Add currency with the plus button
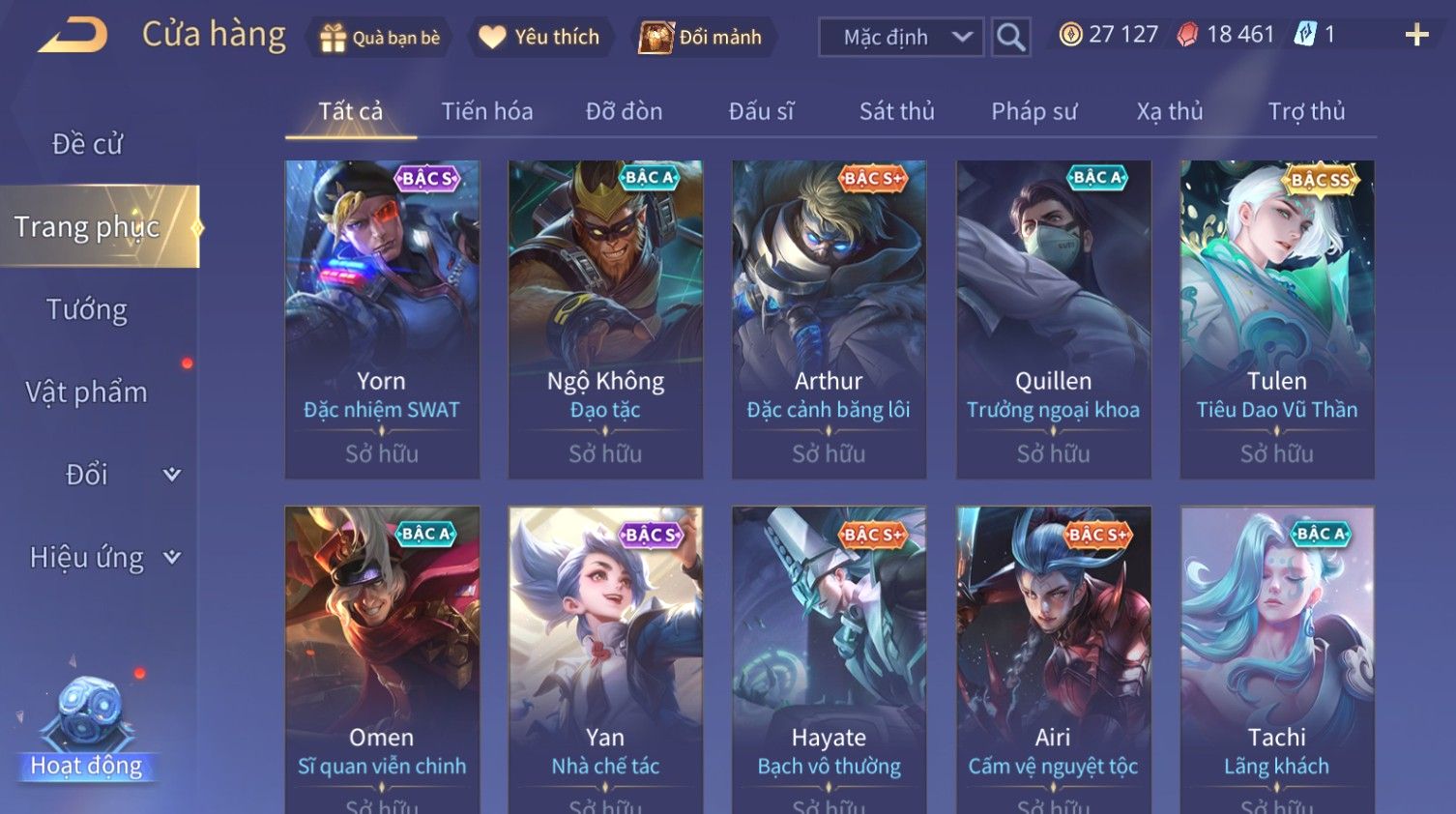The image size is (1456, 814). [x=1416, y=36]
